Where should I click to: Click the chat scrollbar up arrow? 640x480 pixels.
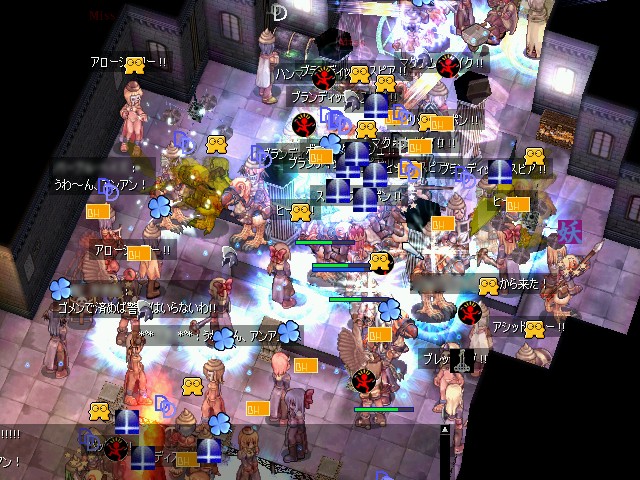[x=445, y=429]
